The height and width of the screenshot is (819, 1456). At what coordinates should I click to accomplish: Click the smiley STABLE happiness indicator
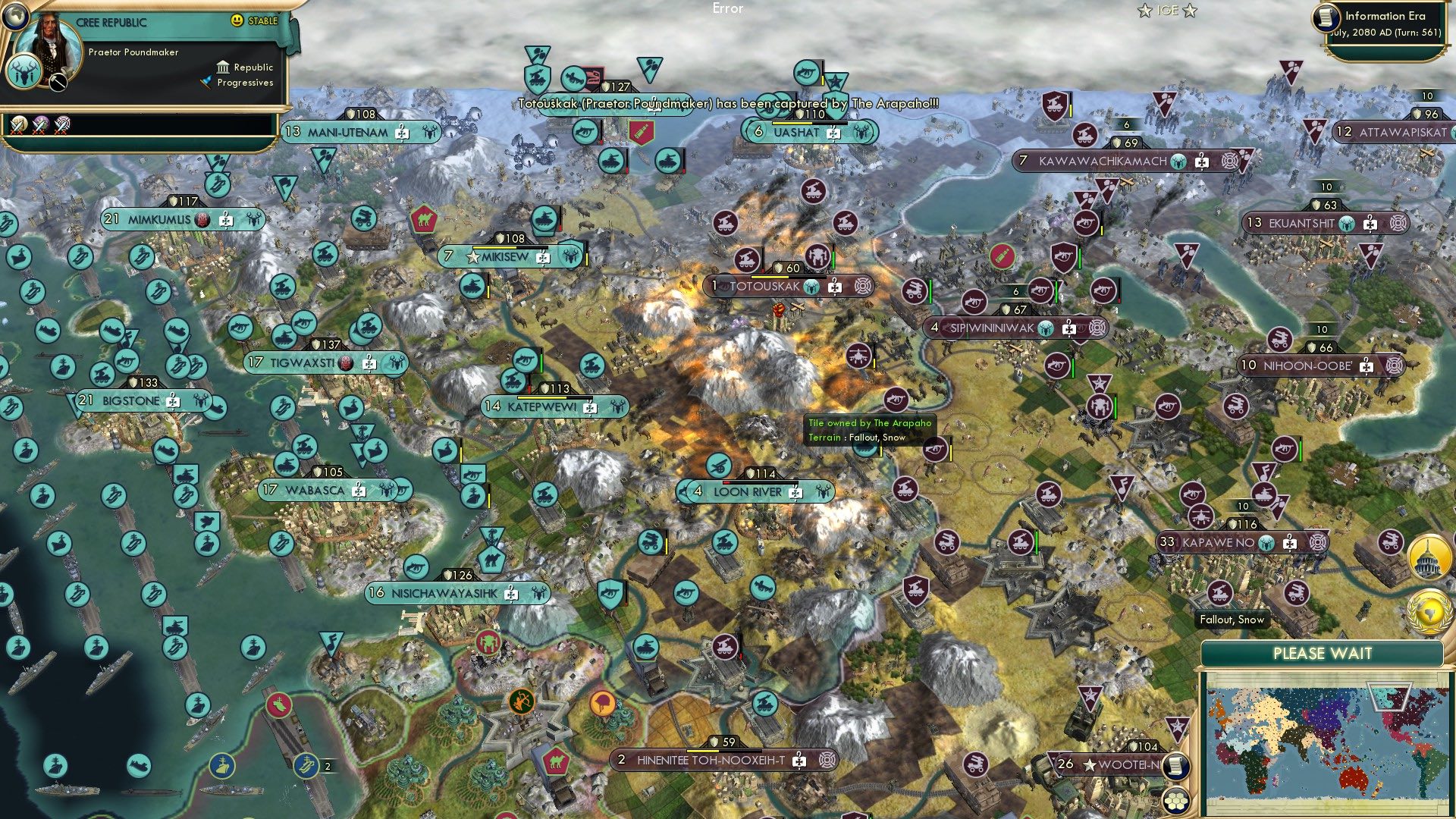238,22
